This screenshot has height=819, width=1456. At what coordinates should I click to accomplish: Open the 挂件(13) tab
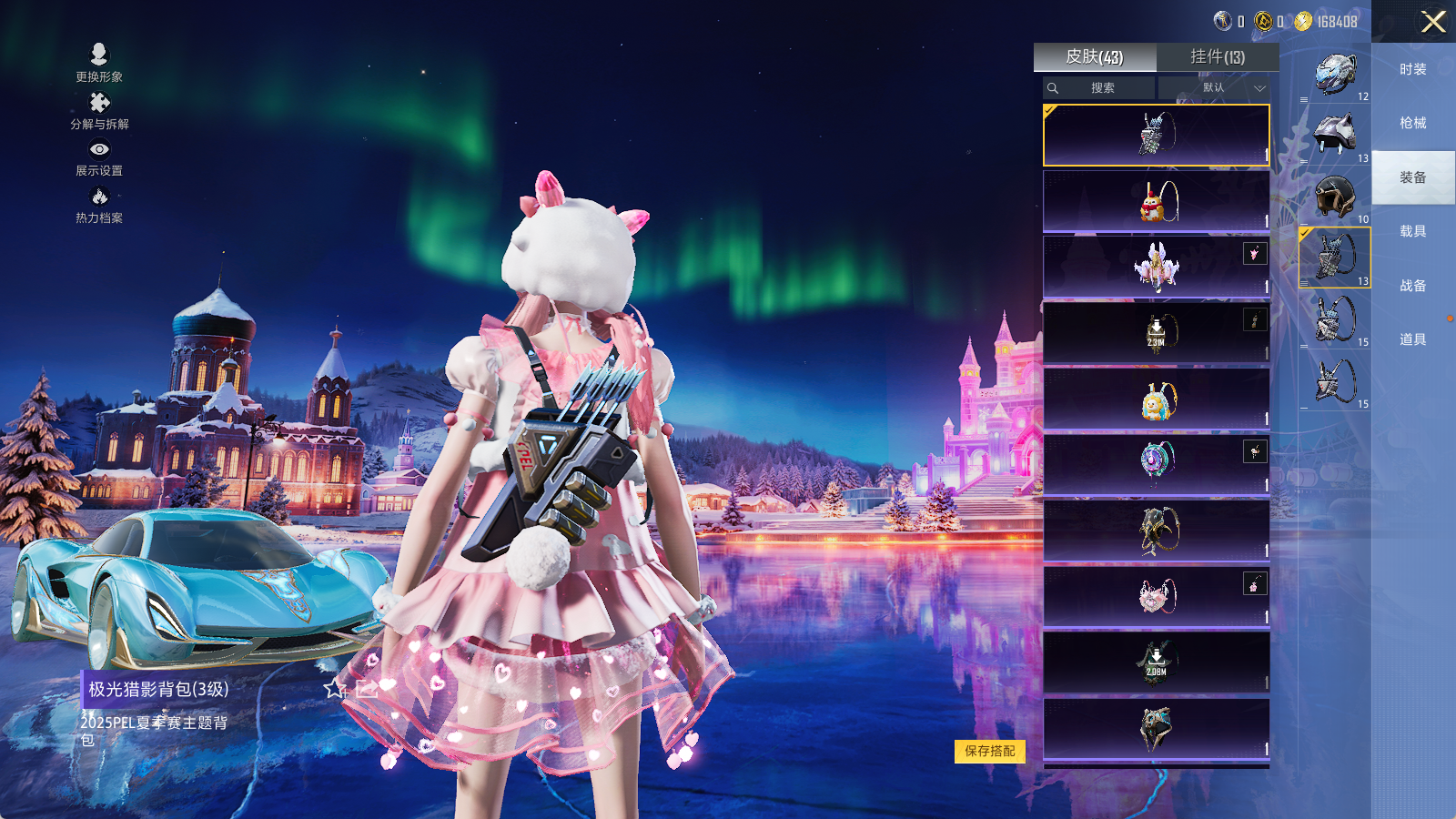1218,57
